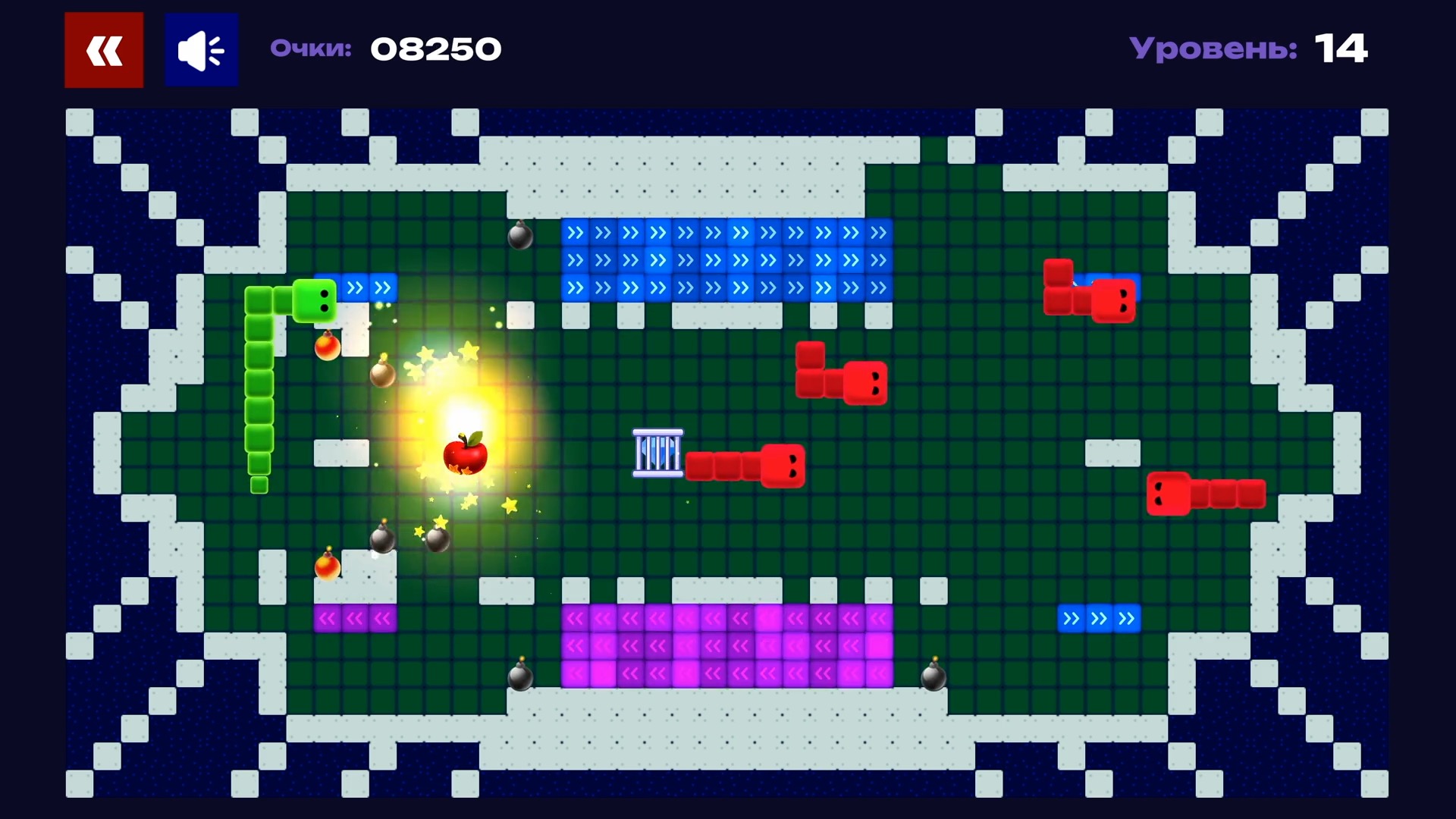Viewport: 1456px width, 819px height.
Task: Click the Очки label in the top bar
Action: 310,49
